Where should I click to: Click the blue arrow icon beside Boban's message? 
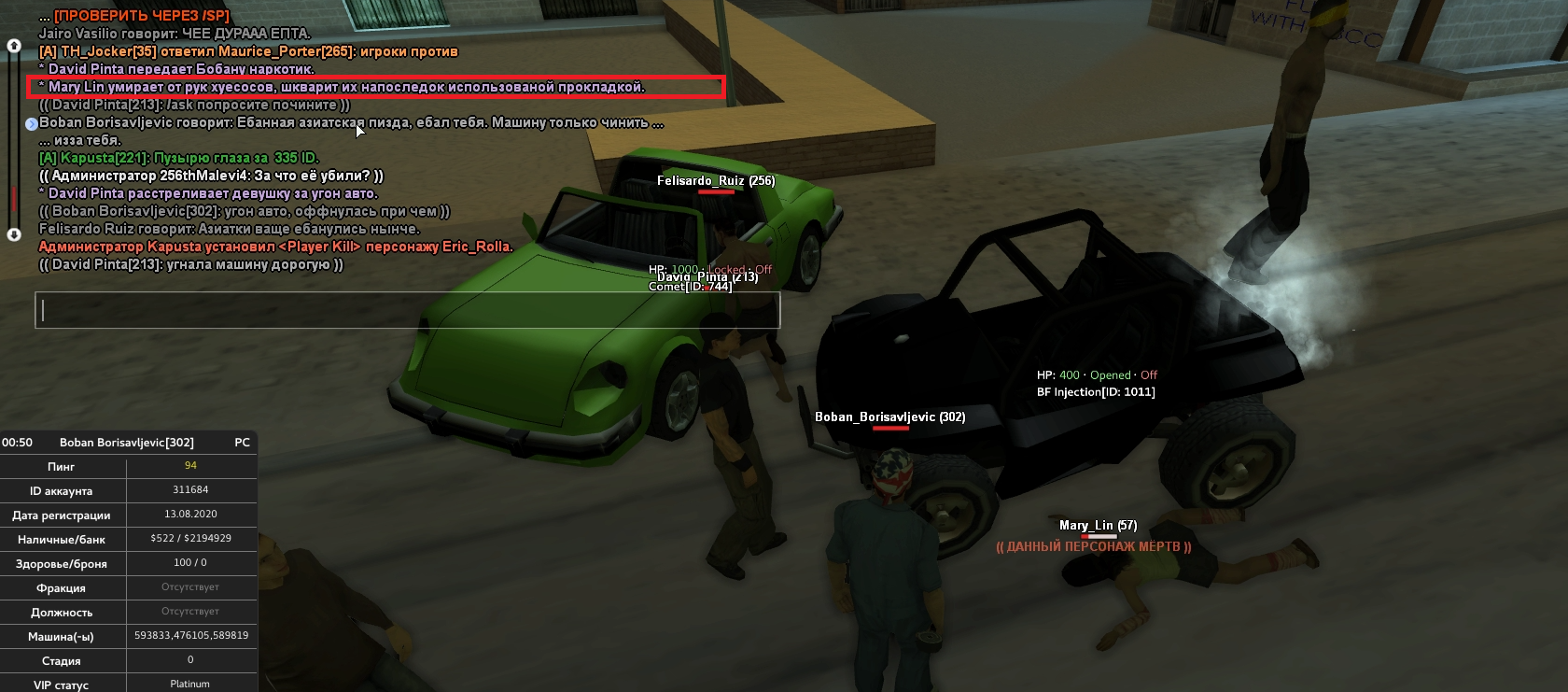[x=31, y=123]
